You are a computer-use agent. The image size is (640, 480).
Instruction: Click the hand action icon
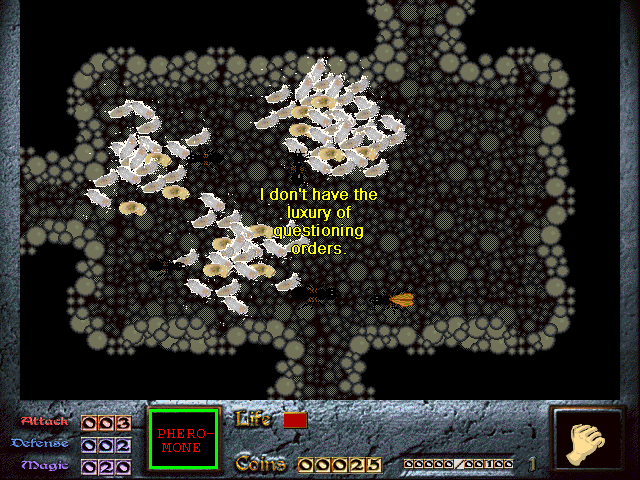588,441
